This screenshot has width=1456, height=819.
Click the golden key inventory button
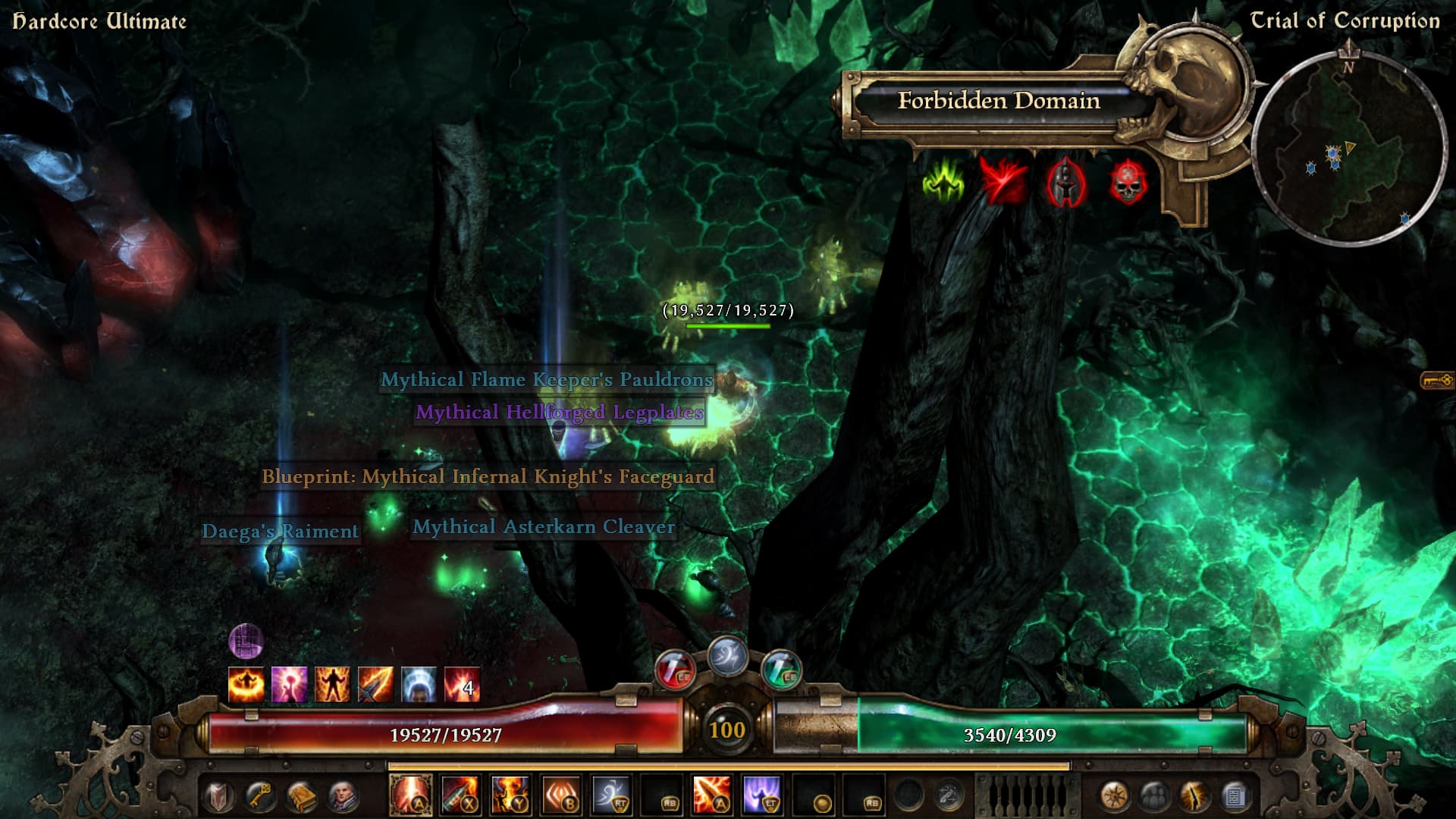click(x=260, y=797)
